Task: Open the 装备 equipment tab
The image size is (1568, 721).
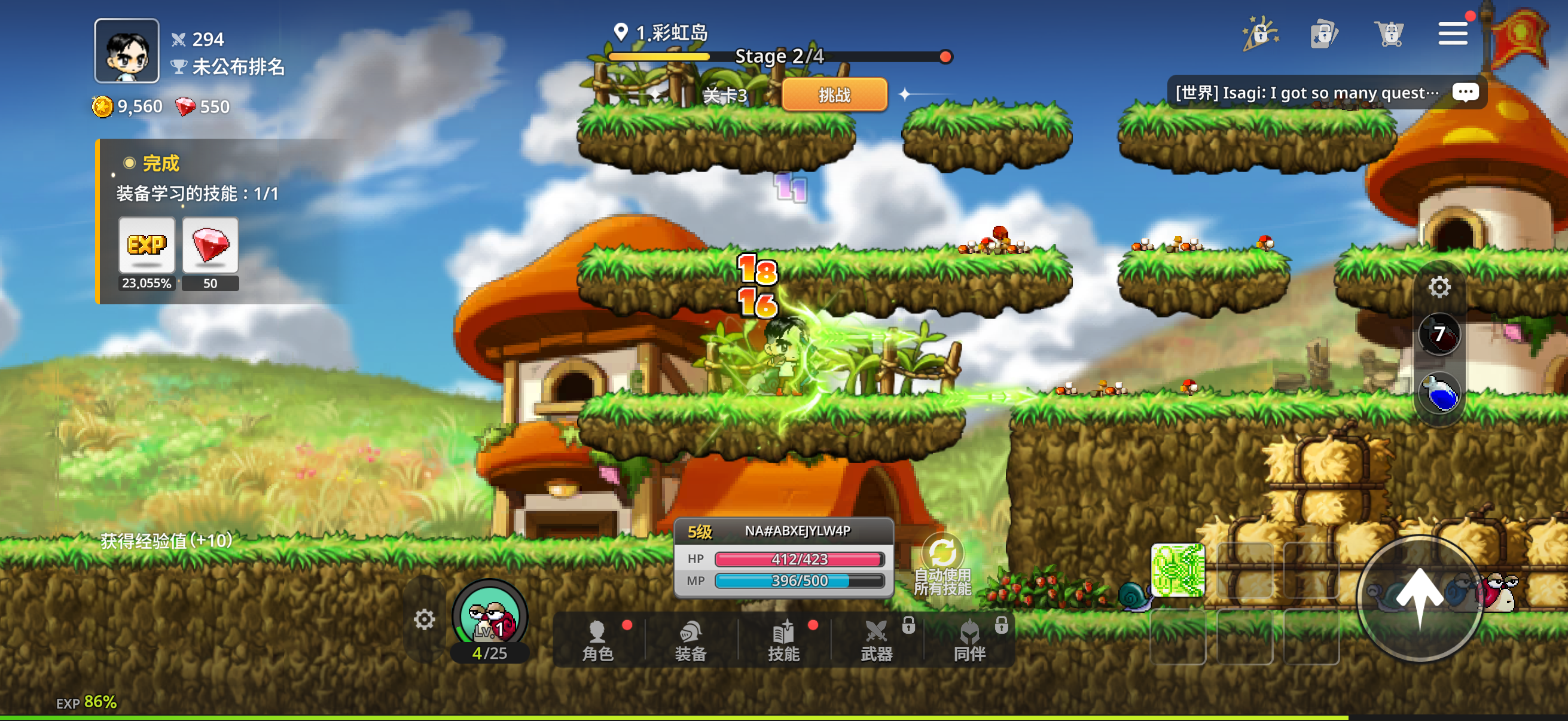Action: pyautogui.click(x=690, y=640)
